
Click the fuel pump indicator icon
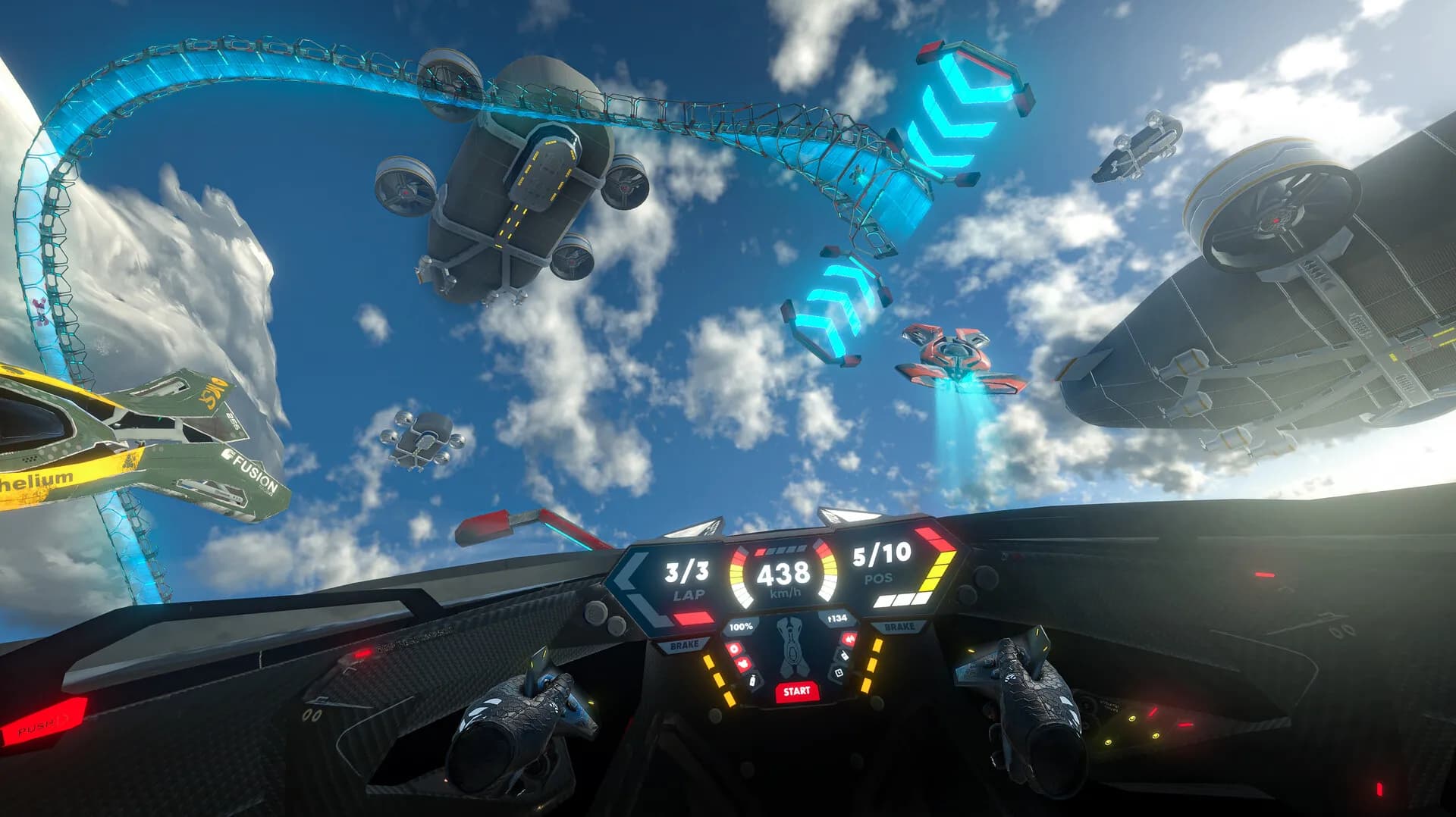click(x=843, y=655)
